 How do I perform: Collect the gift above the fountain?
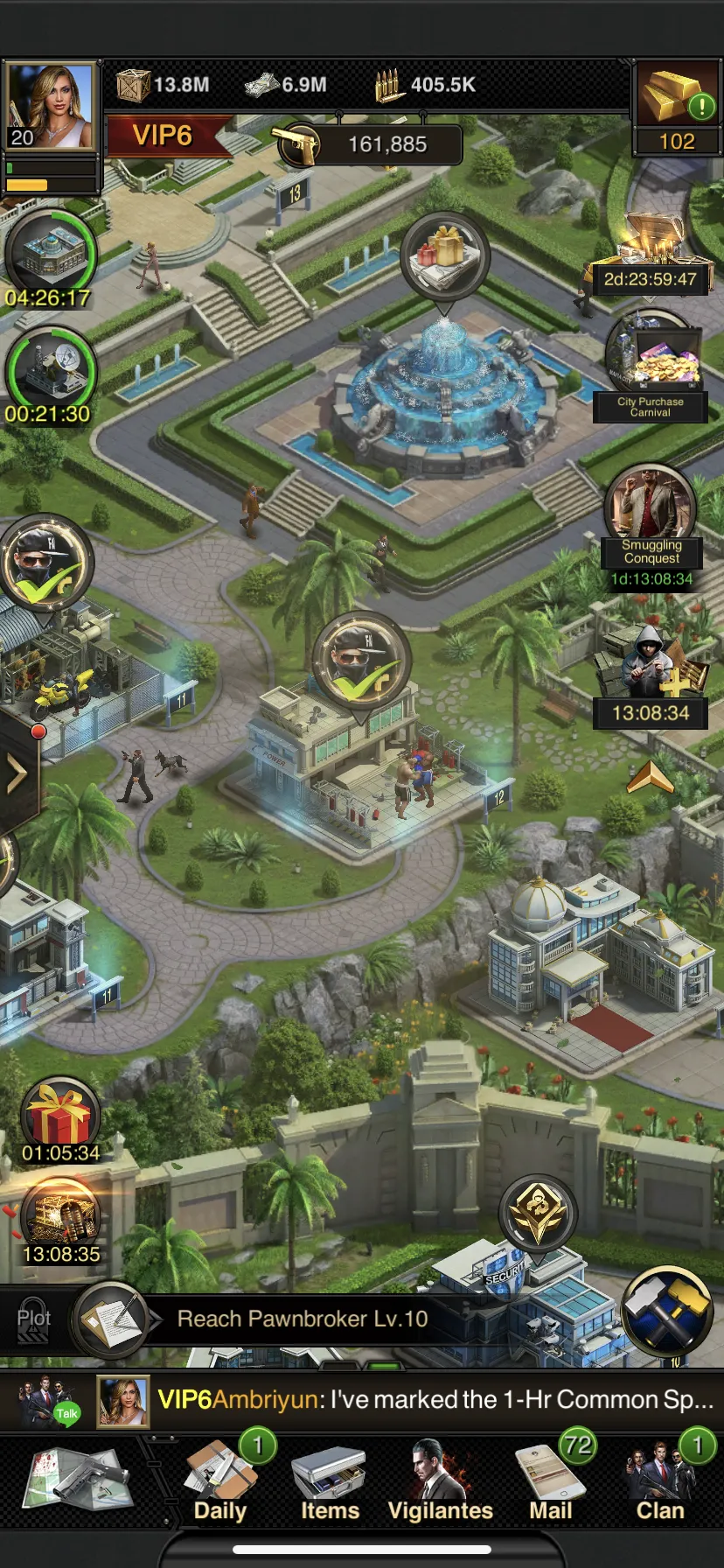click(444, 254)
